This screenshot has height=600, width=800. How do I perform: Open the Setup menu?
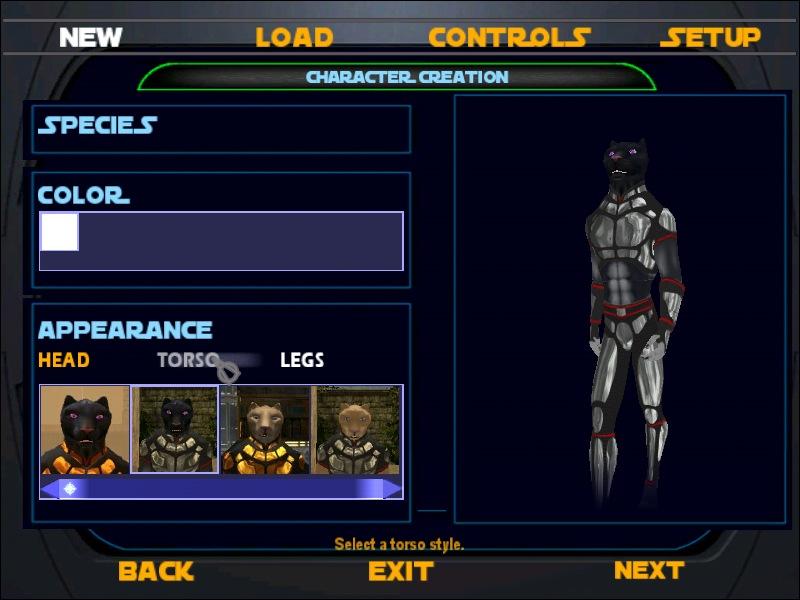[x=710, y=38]
